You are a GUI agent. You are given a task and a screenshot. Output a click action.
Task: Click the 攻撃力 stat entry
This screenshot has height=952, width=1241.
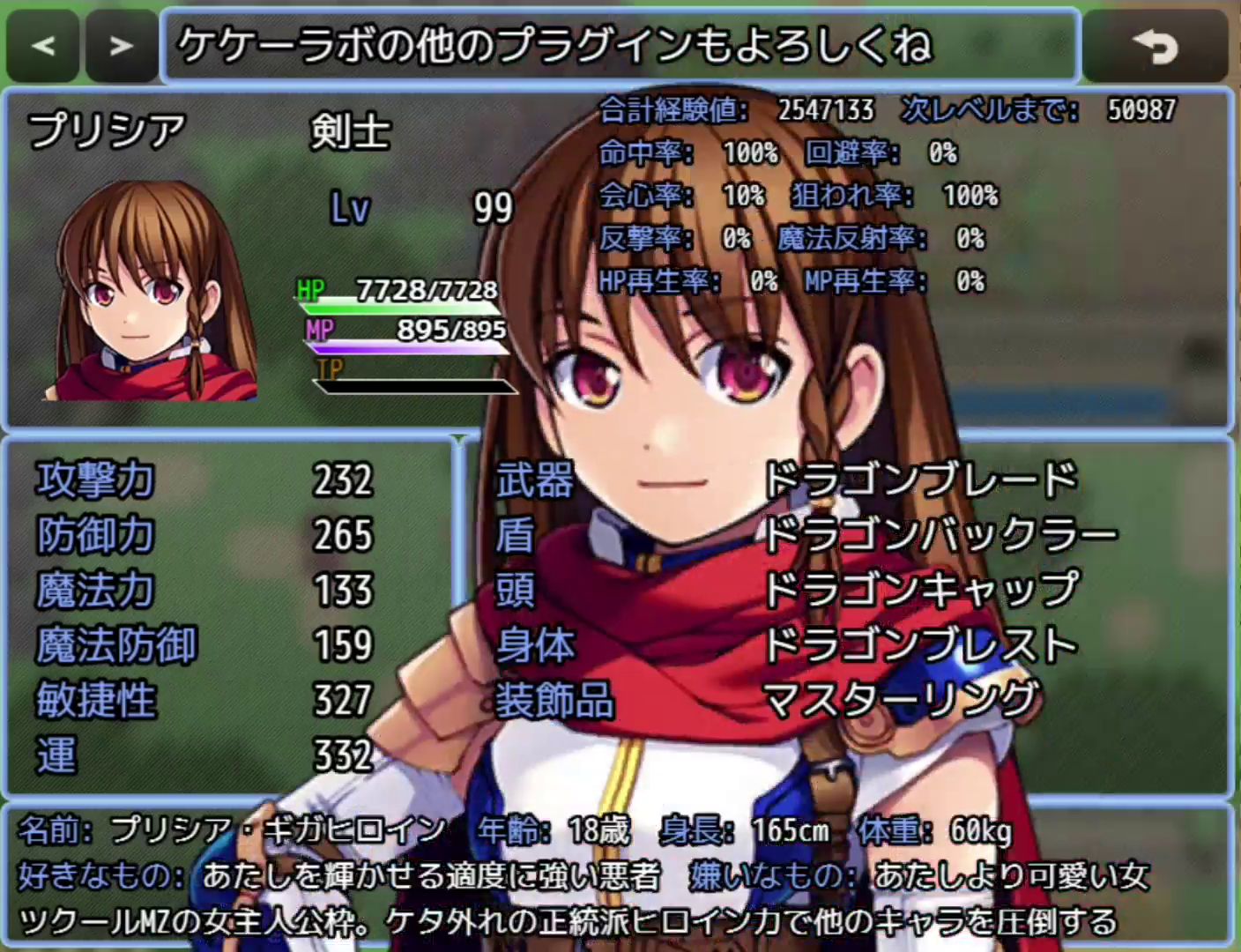93,482
